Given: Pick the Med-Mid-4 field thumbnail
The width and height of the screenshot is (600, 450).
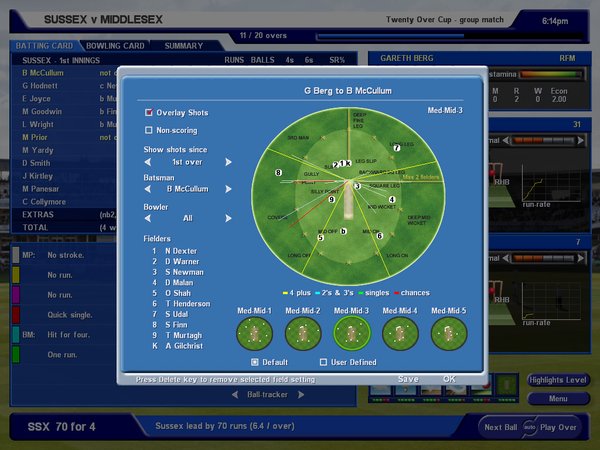Looking at the screenshot, I should [x=402, y=331].
